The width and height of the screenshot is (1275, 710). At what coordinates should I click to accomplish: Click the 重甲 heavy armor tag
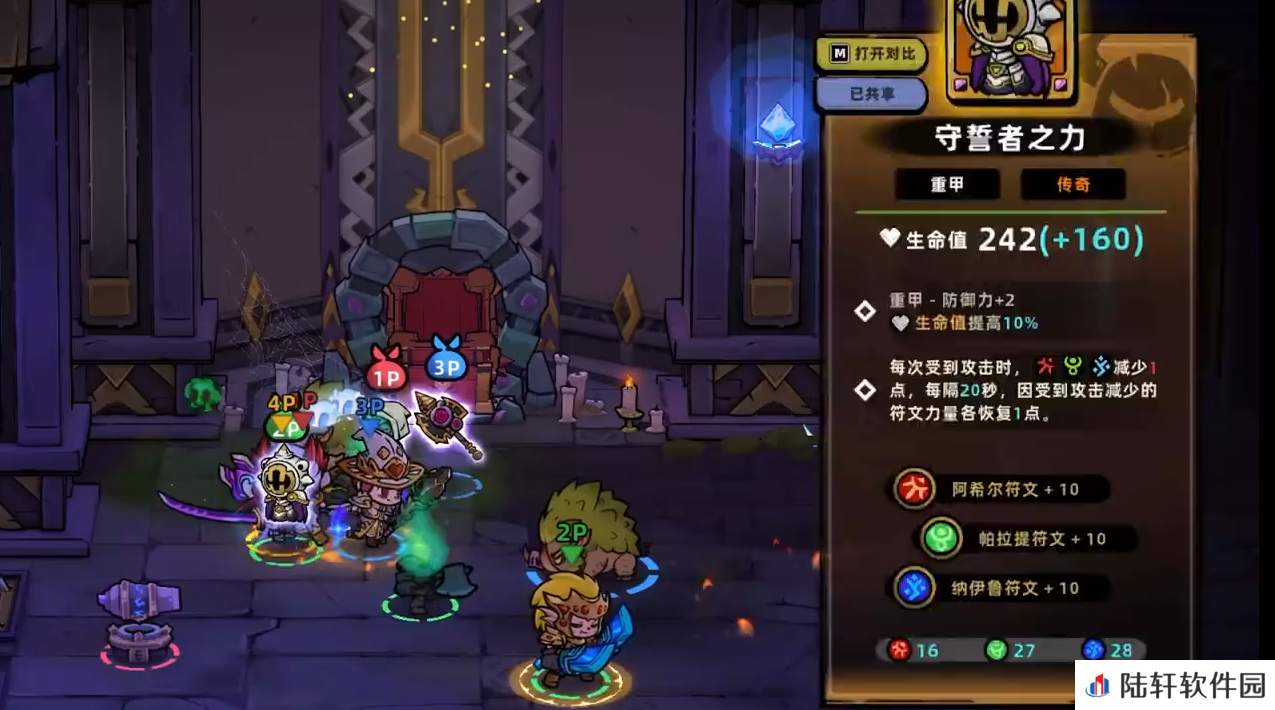click(x=947, y=185)
